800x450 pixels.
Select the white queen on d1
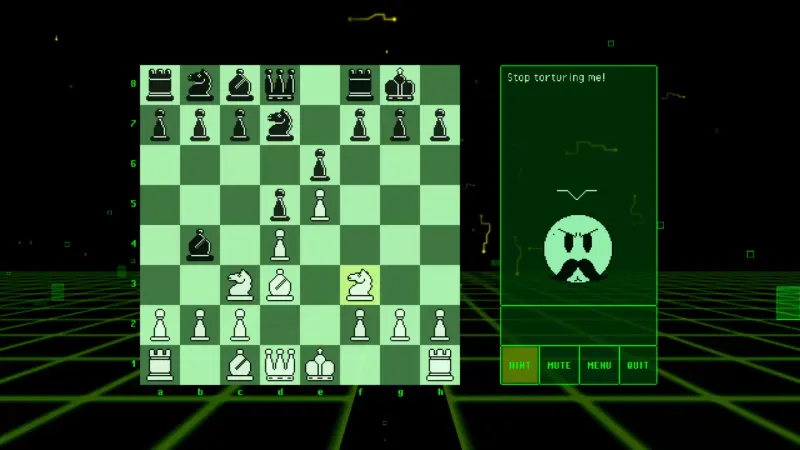click(x=280, y=365)
